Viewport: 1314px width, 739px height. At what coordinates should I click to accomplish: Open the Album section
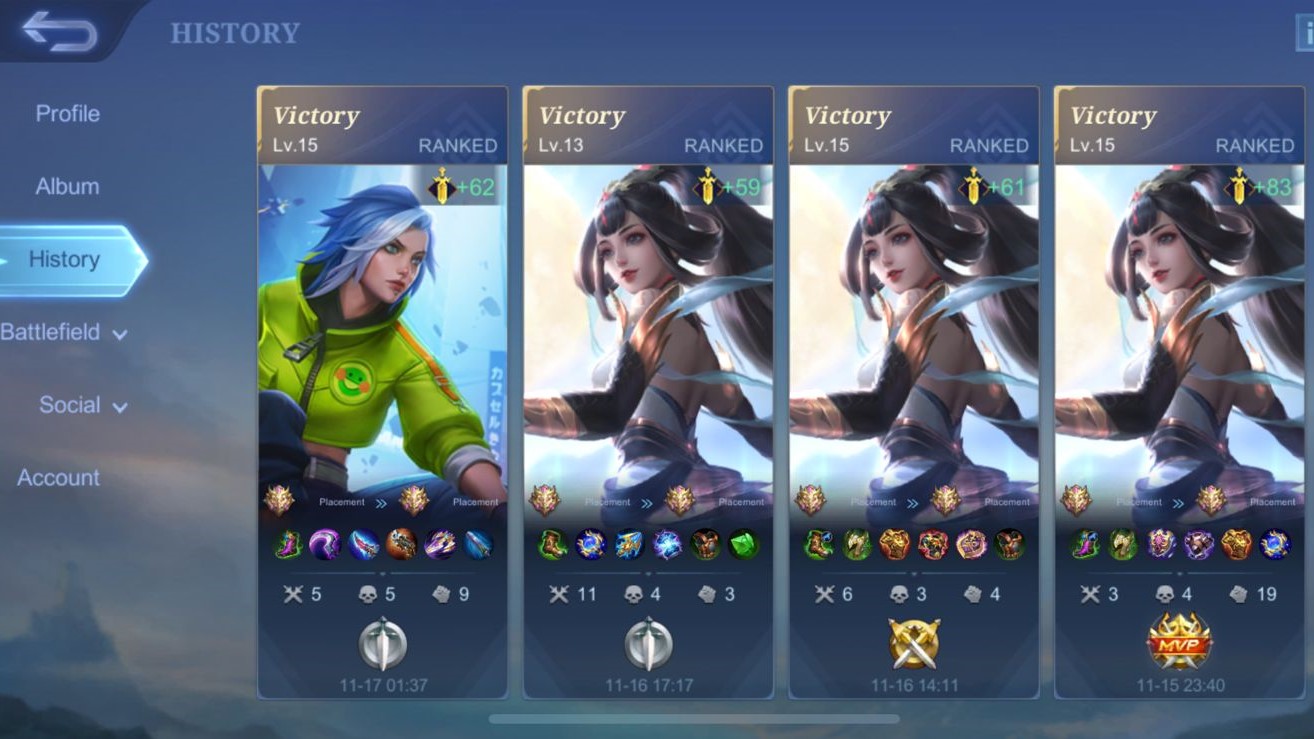coord(67,186)
